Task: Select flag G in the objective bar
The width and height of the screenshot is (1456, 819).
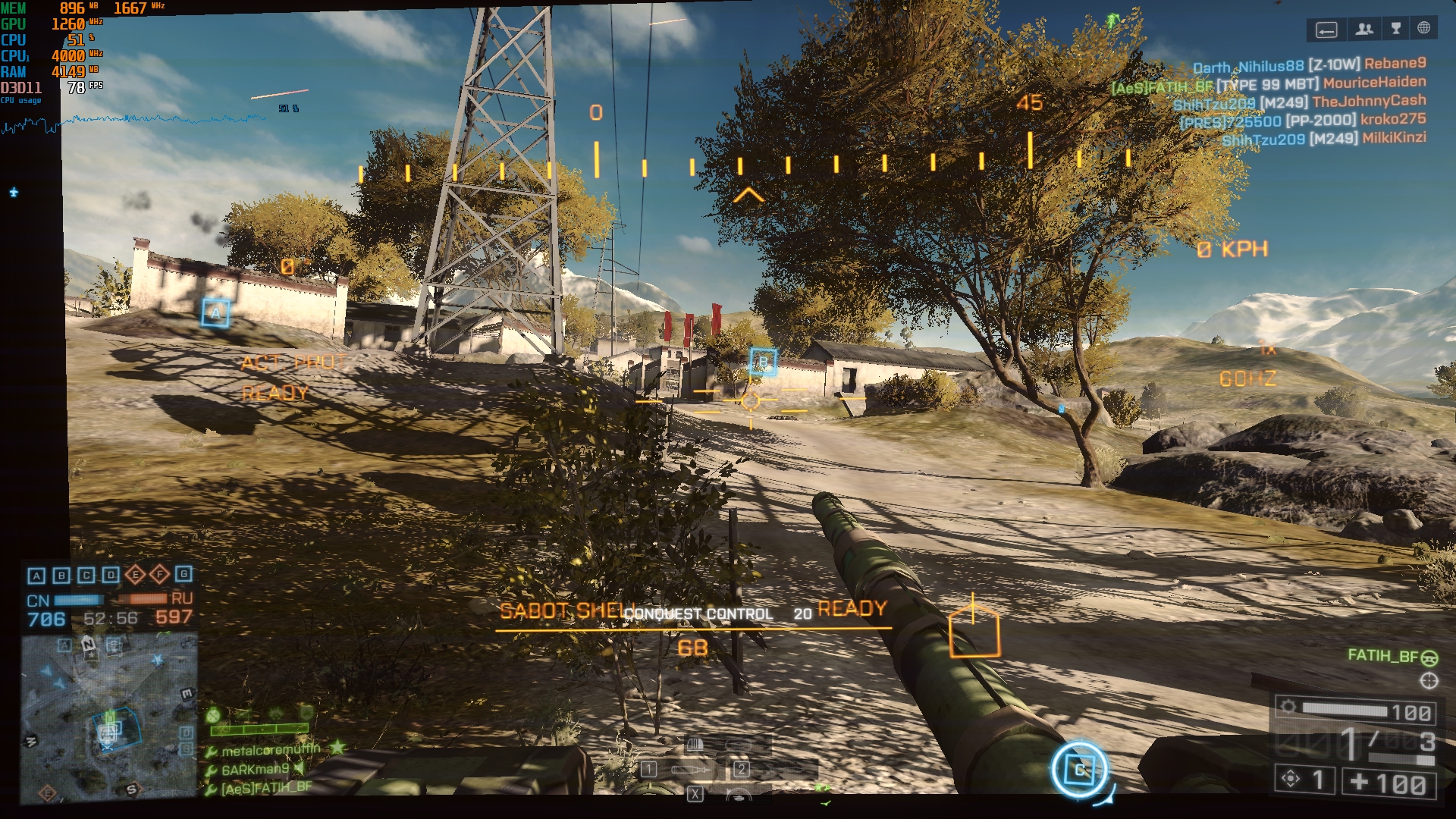Action: 184,574
